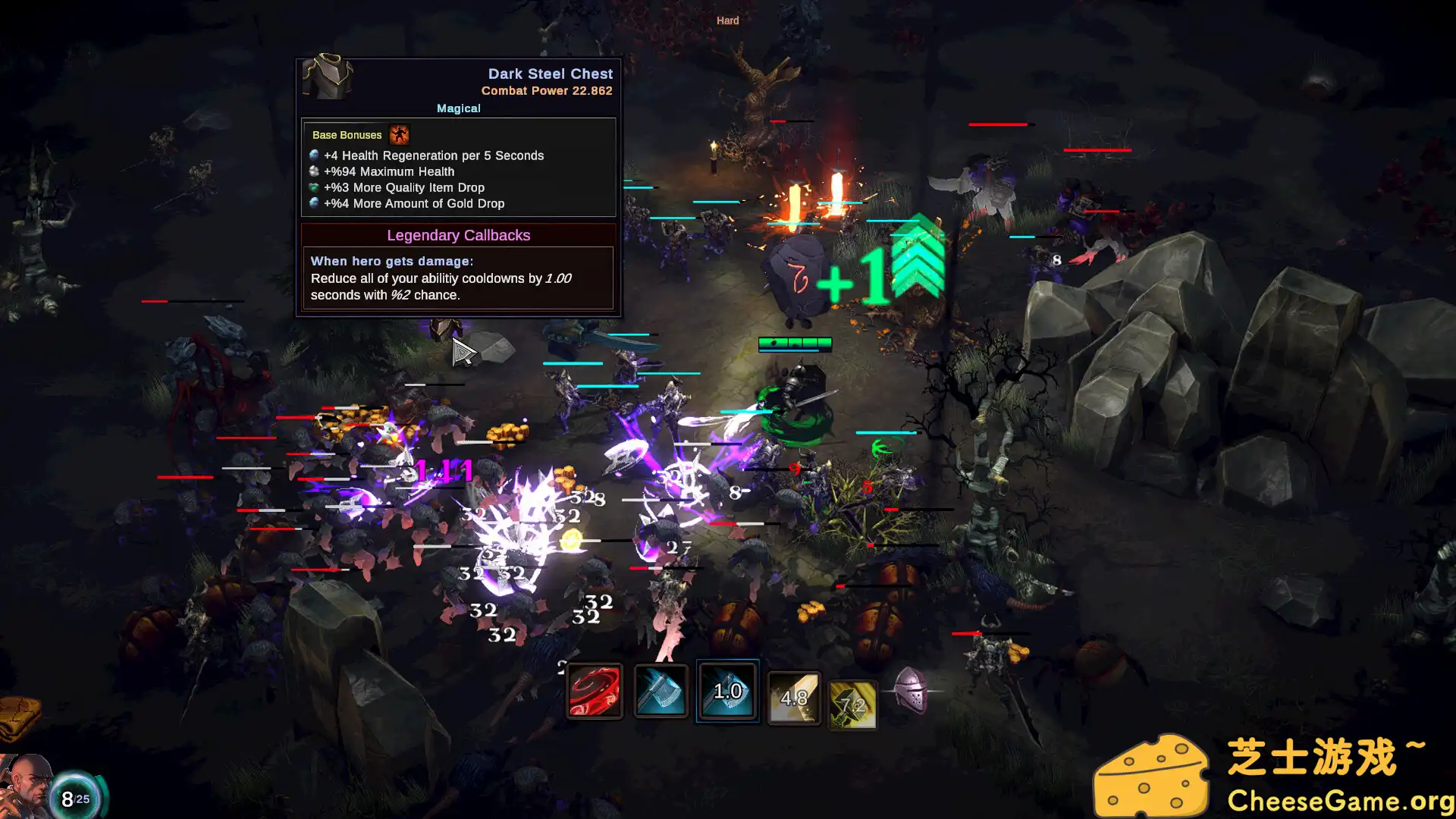The image size is (1456, 819).
Task: Click the Gold Drop amount icon
Action: point(315,203)
